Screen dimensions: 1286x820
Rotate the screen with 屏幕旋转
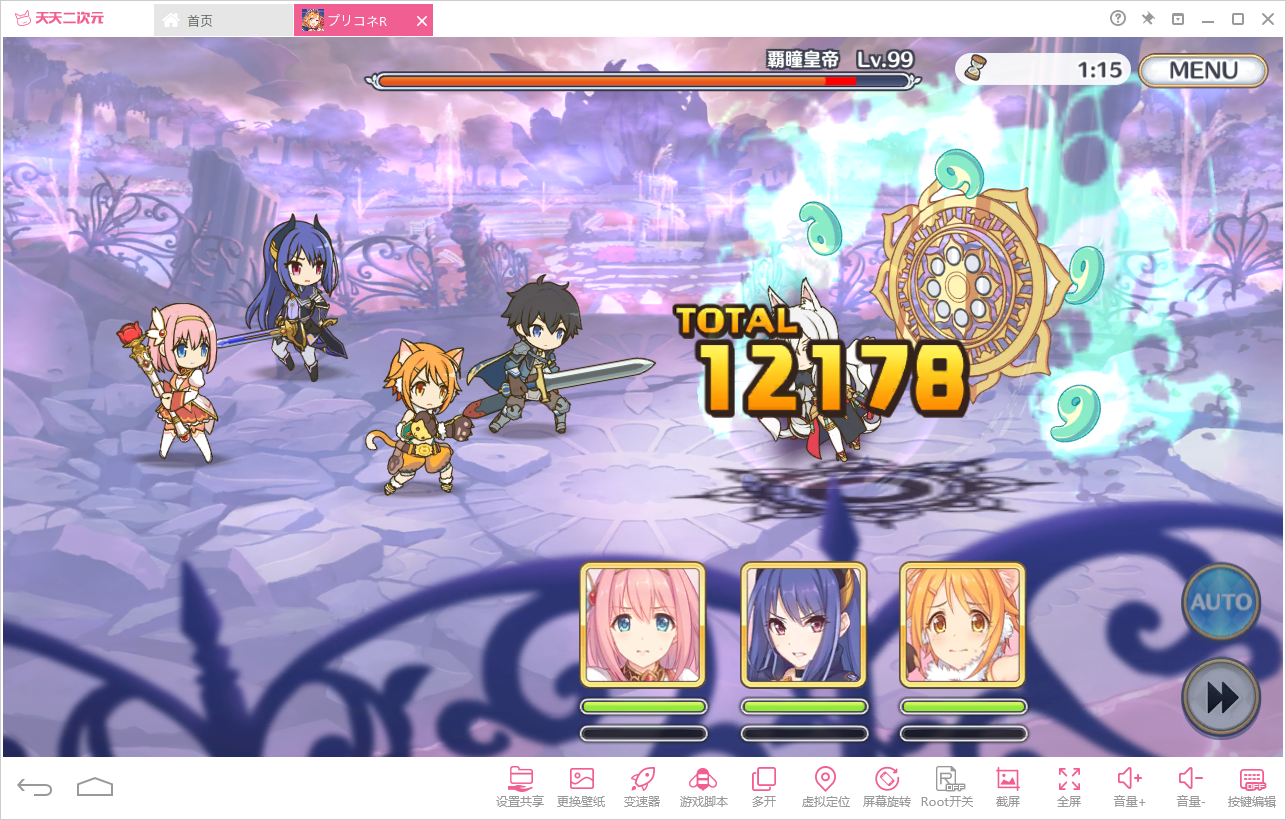click(886, 785)
